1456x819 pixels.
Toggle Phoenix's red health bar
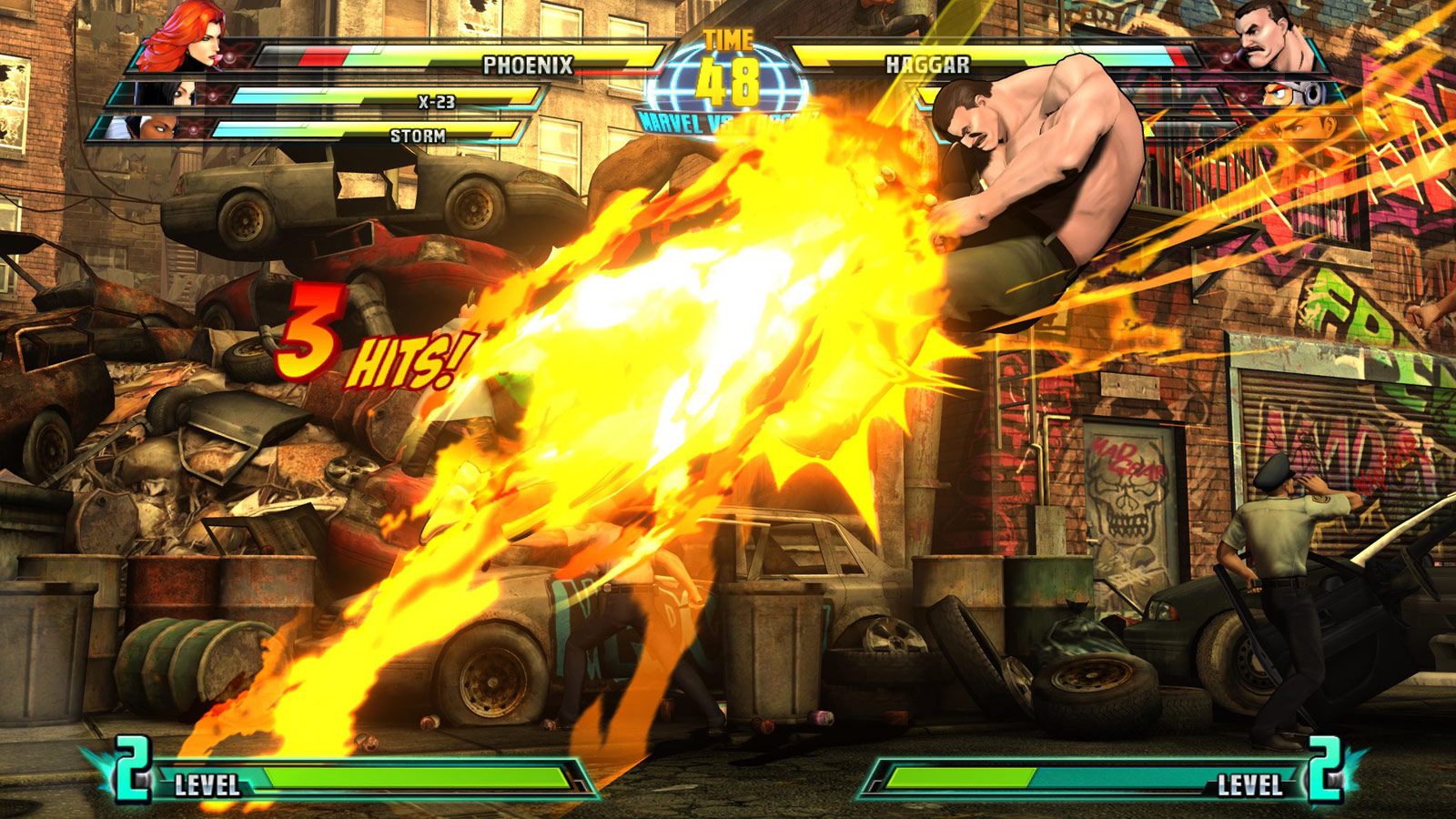pyautogui.click(x=318, y=56)
